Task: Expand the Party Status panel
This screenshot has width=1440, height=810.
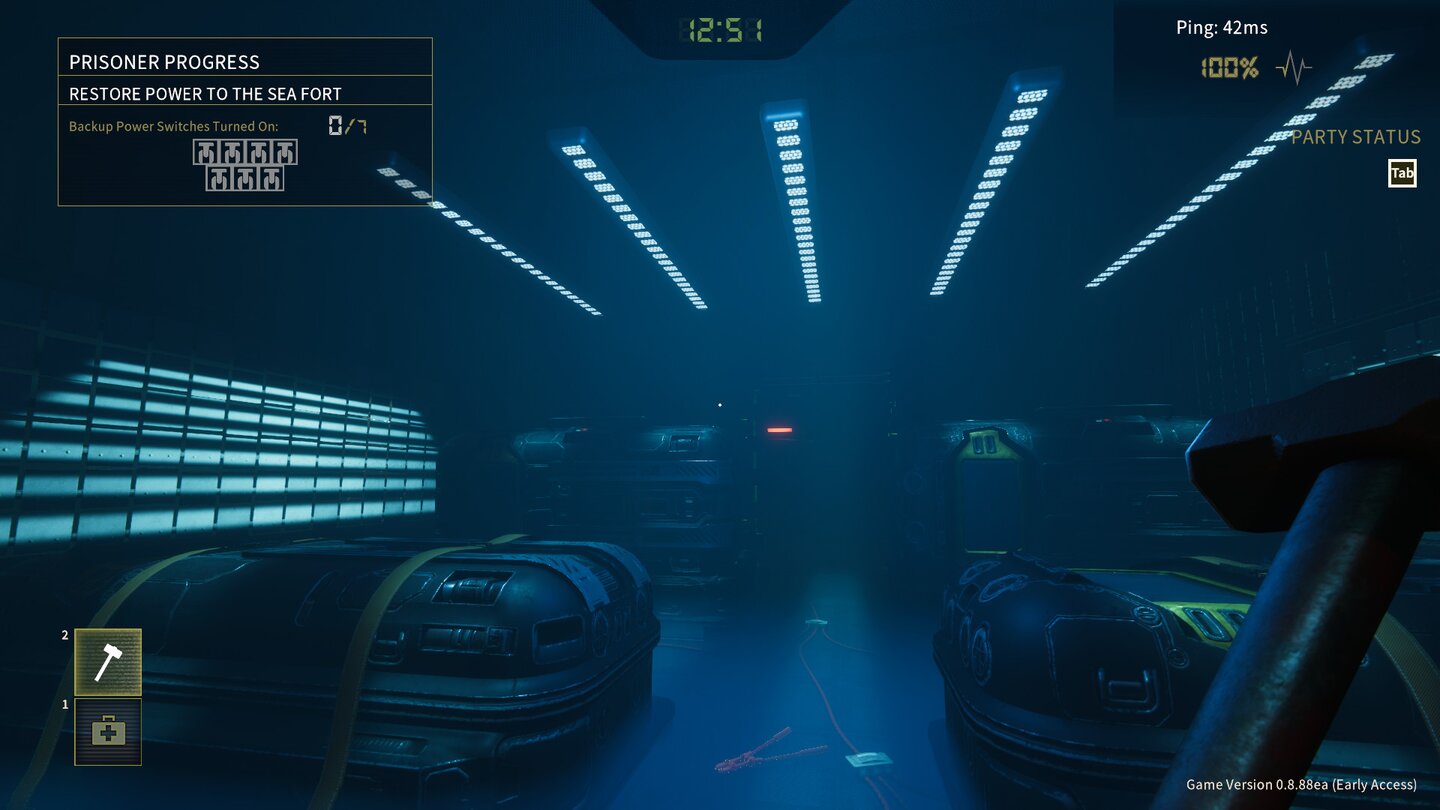Action: click(1358, 137)
